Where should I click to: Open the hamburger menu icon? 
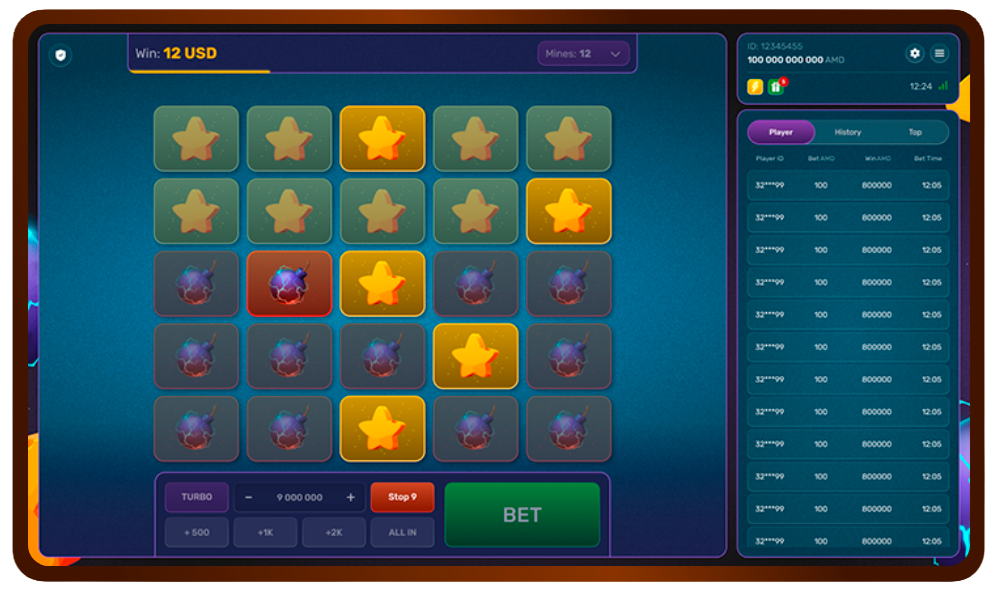(939, 54)
